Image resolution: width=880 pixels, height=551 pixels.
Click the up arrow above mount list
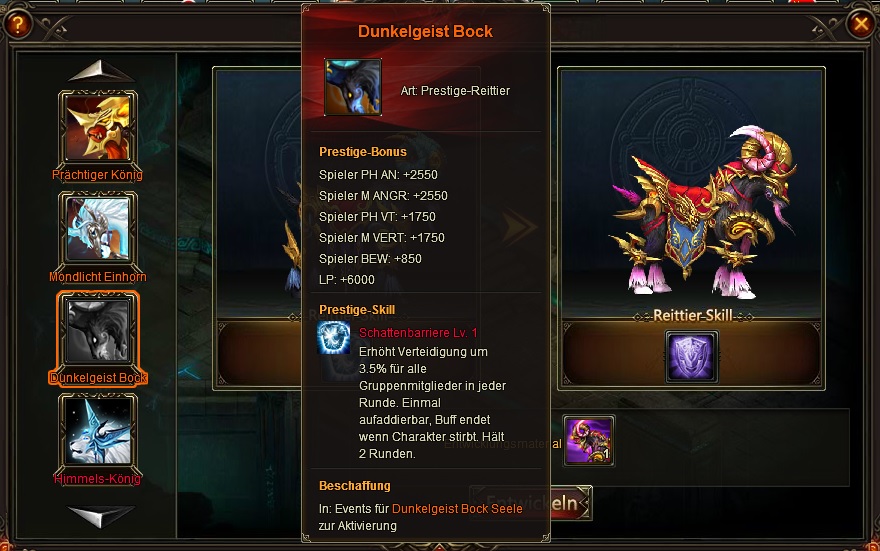point(100,72)
